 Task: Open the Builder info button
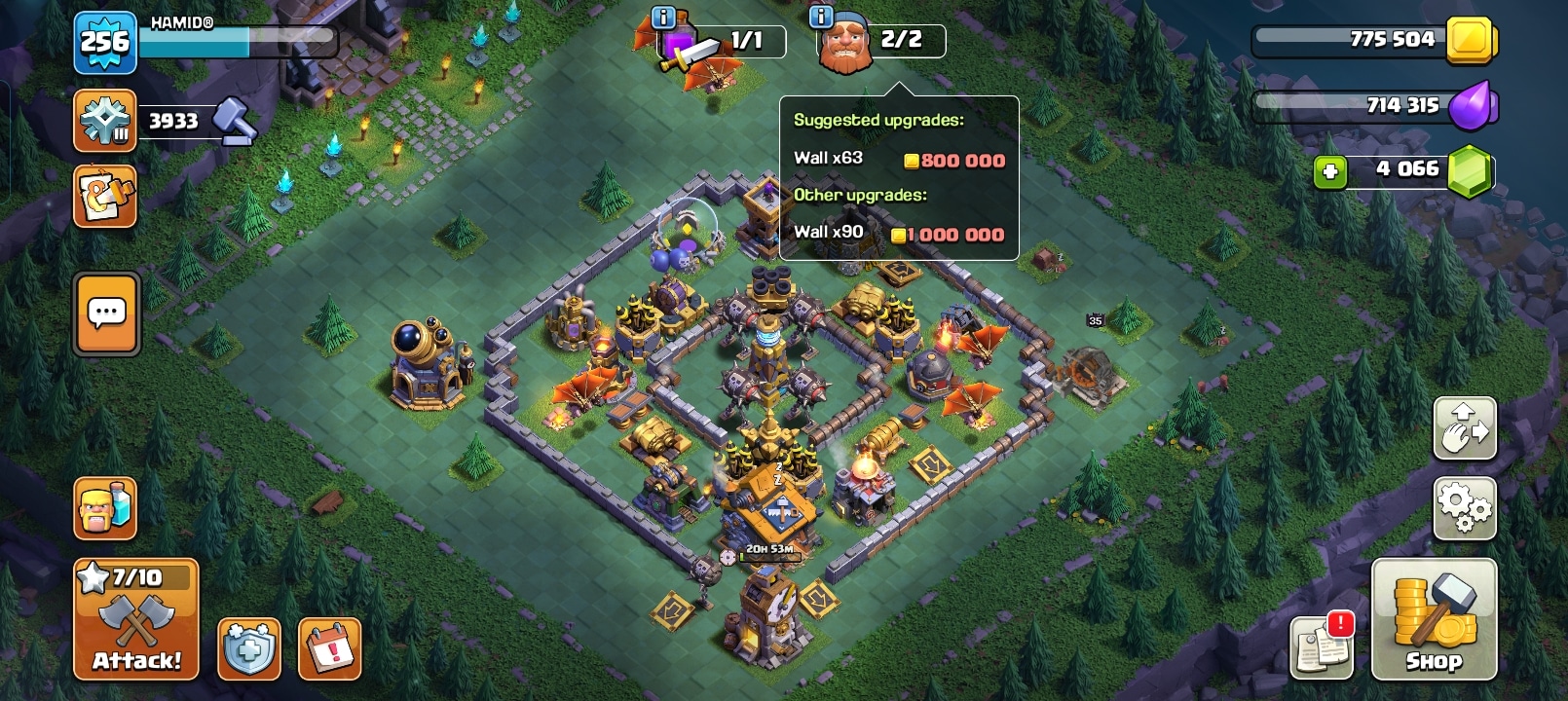click(x=821, y=17)
